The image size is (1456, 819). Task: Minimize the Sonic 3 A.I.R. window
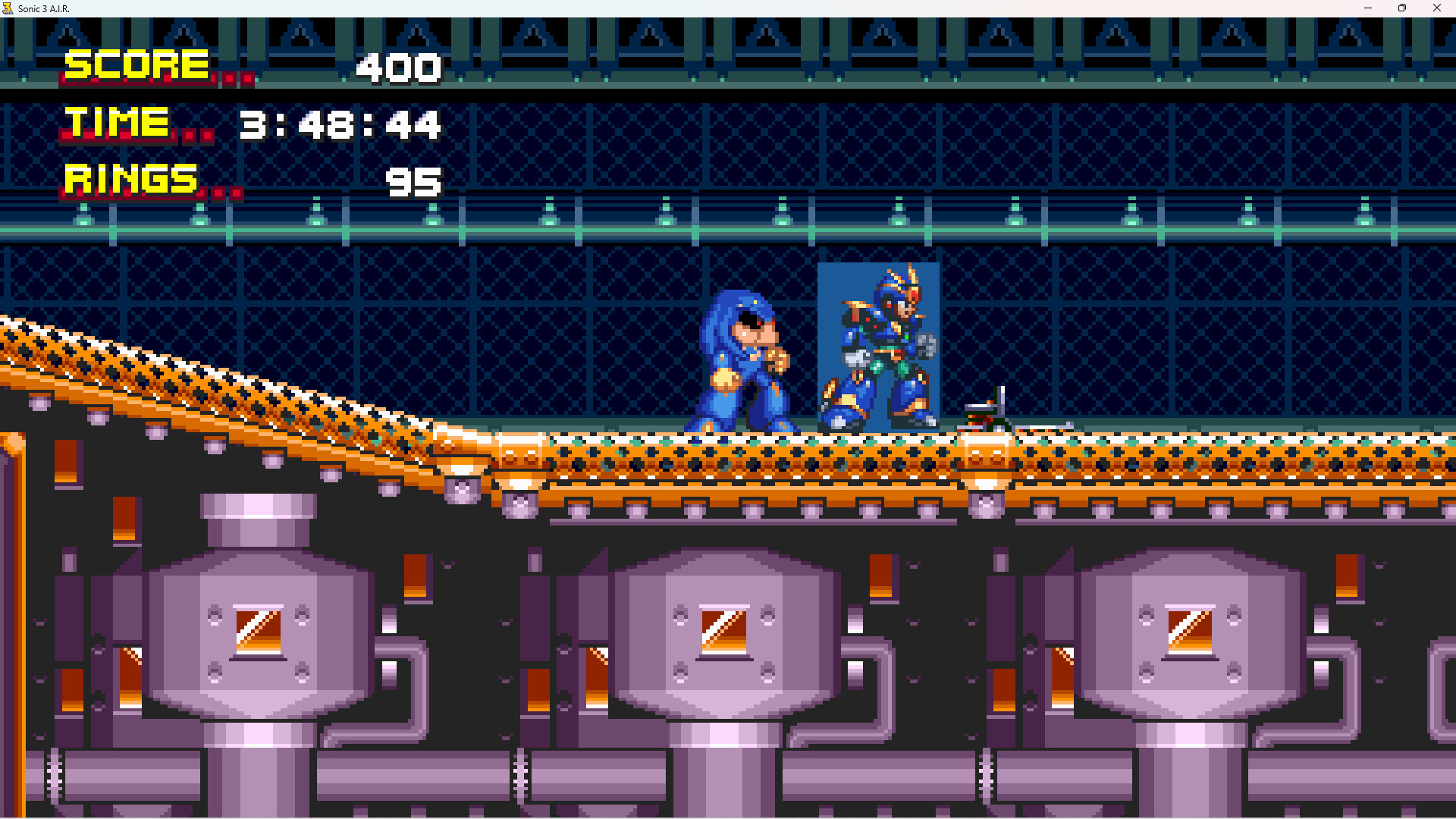[x=1367, y=8]
